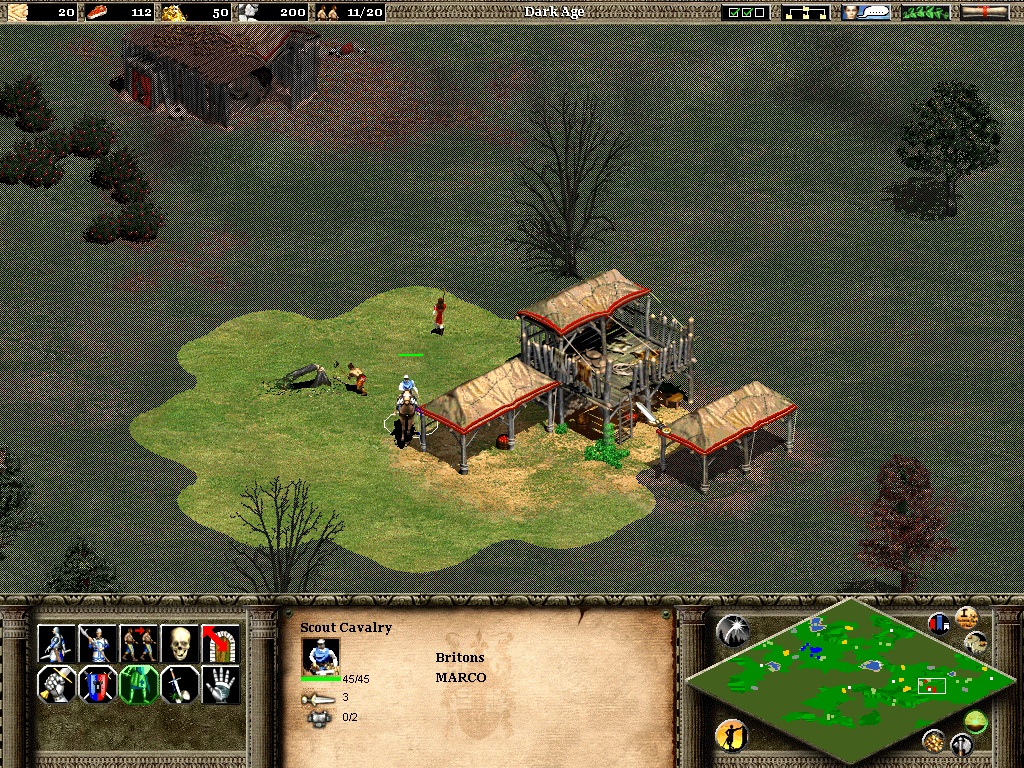Activate the follow command with two walkers
This screenshot has width=1024, height=768.
tap(138, 644)
